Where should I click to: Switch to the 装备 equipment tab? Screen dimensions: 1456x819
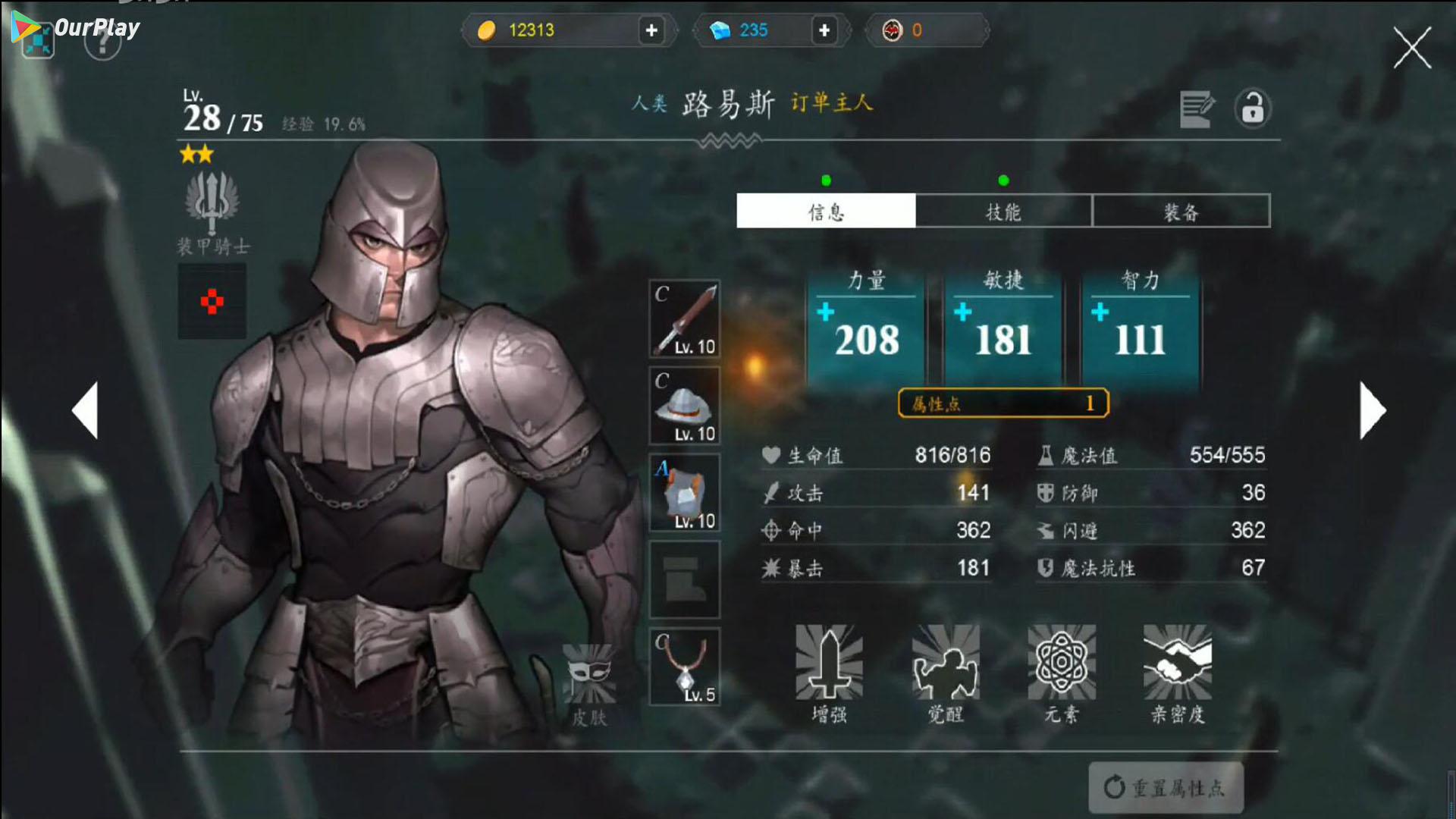click(1181, 212)
